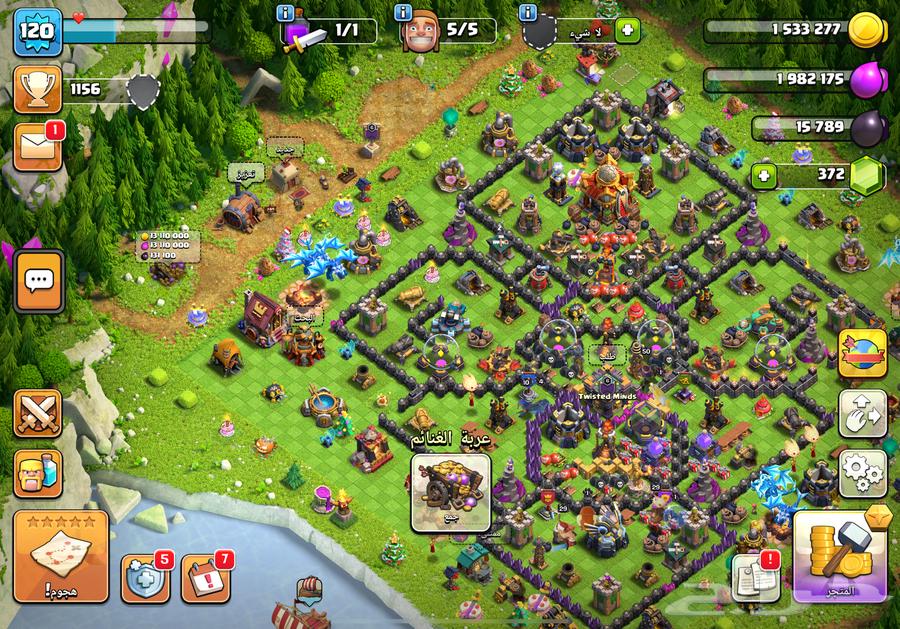Screen dimensions: 900x629
Task: Open the settings gears button
Action: click(862, 468)
